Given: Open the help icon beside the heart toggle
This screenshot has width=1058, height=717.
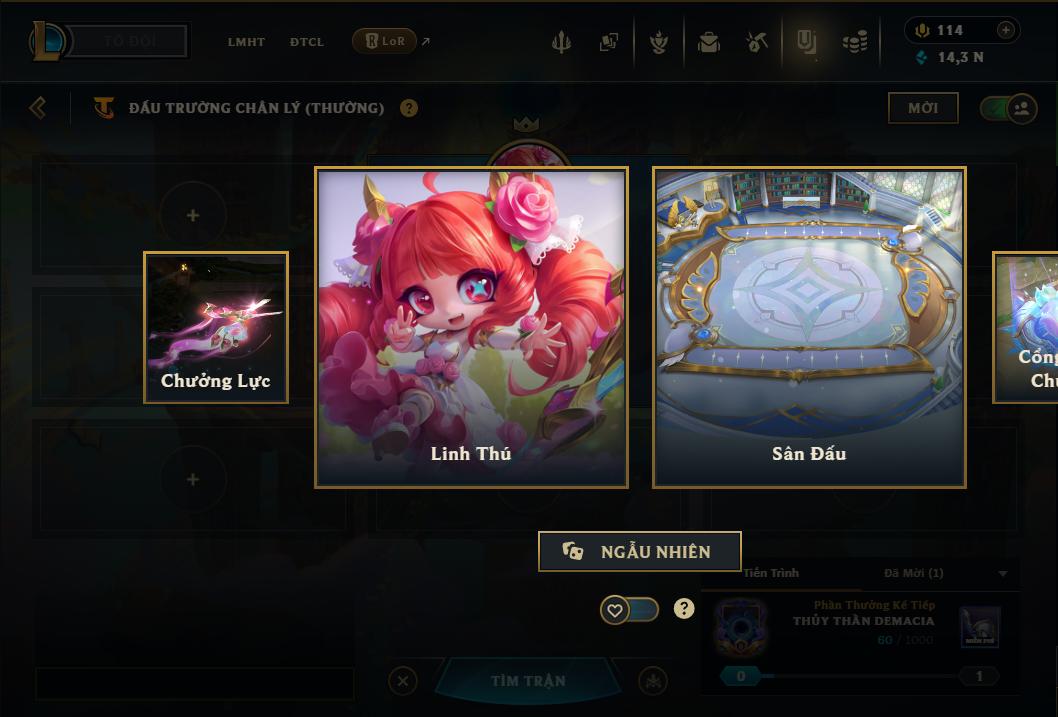Looking at the screenshot, I should click(684, 608).
